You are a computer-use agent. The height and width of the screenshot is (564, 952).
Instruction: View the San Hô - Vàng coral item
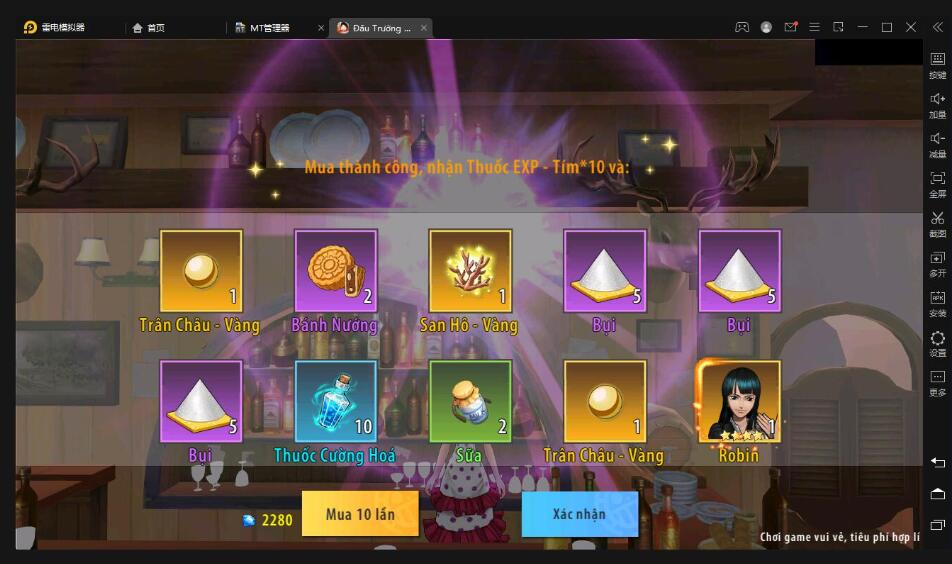pyautogui.click(x=470, y=271)
